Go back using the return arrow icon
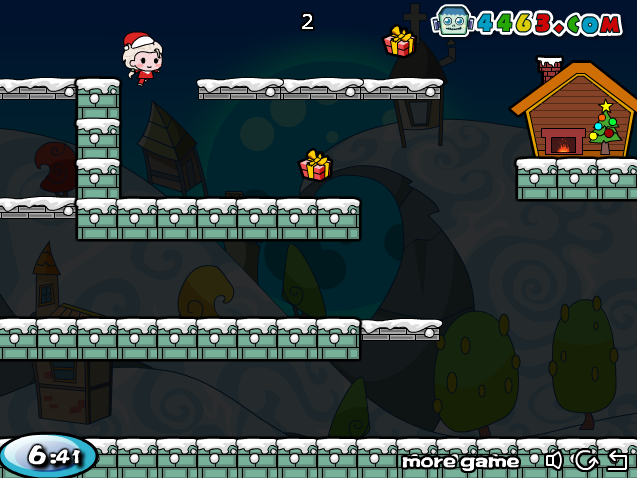The image size is (637, 478). 617,460
